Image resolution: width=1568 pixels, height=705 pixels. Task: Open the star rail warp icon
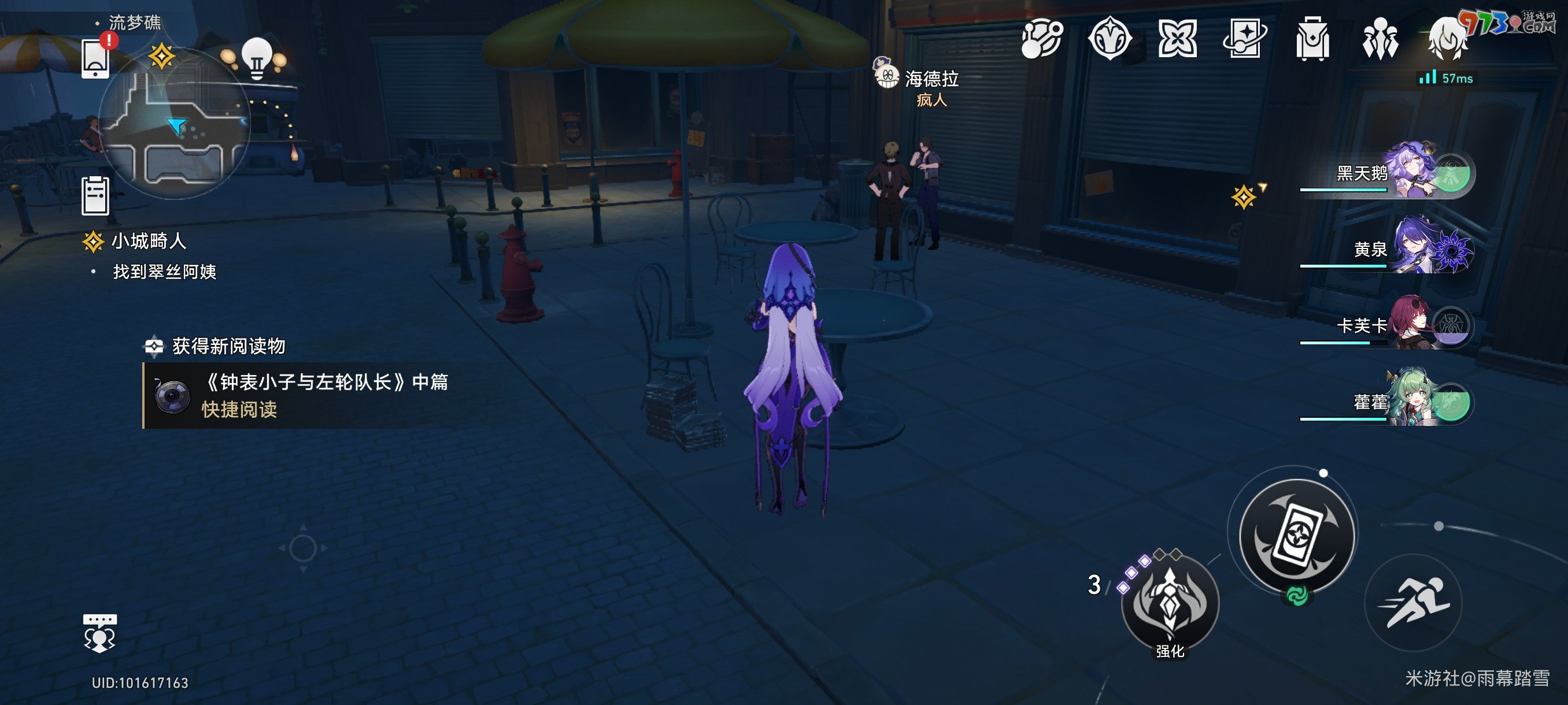pyautogui.click(x=1244, y=38)
